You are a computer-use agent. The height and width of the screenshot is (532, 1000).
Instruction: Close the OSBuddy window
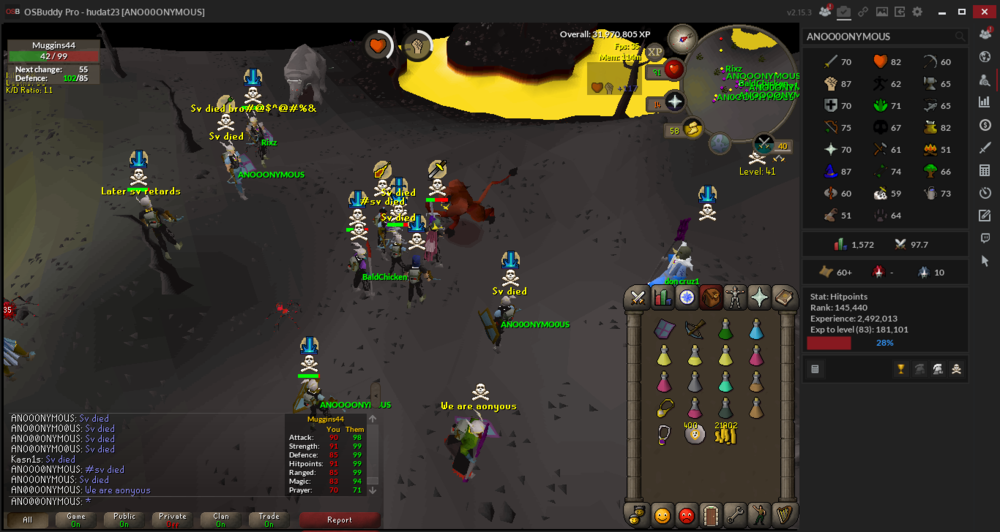(985, 11)
